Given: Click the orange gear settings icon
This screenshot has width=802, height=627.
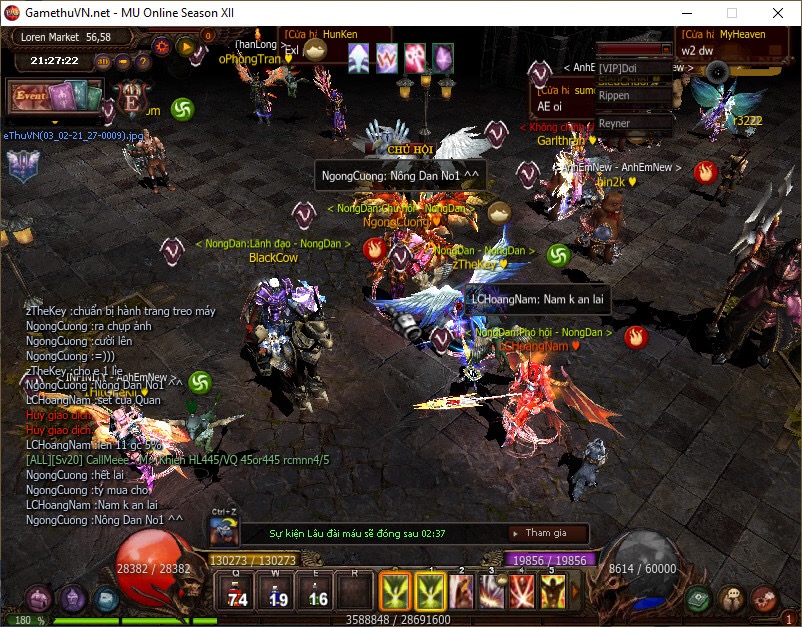Looking at the screenshot, I should [162, 46].
